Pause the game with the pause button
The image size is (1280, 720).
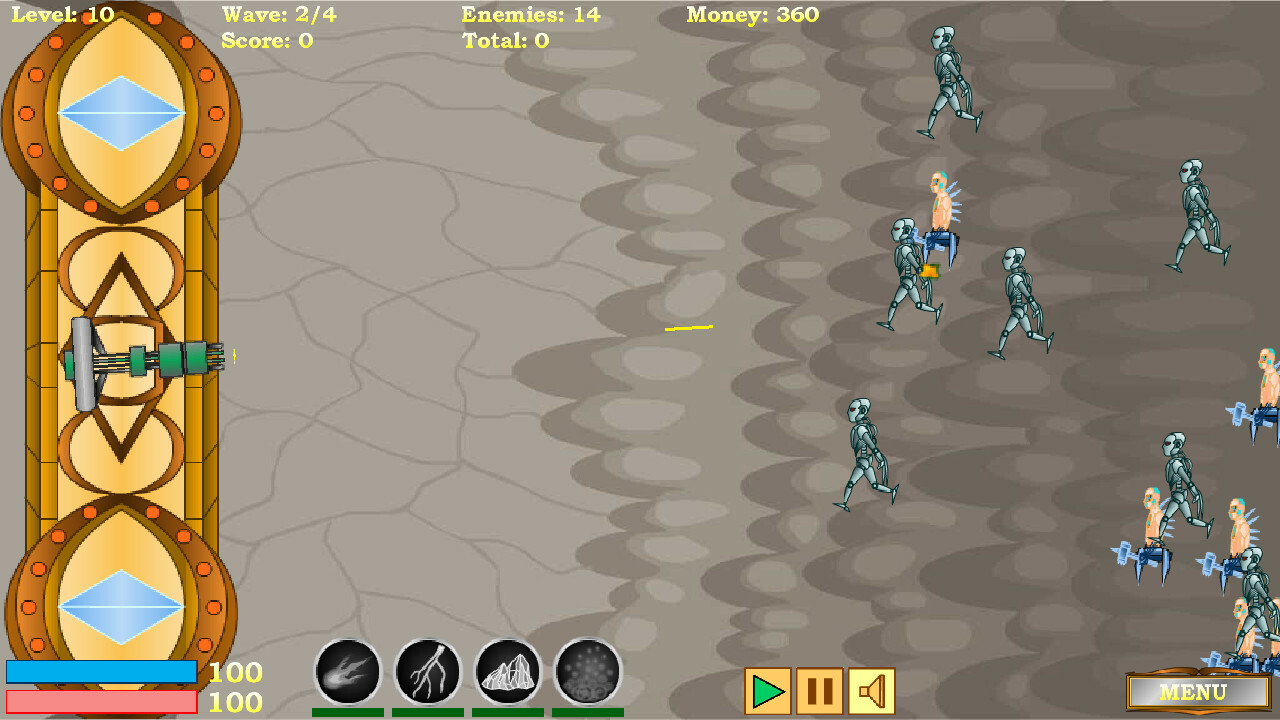[818, 688]
